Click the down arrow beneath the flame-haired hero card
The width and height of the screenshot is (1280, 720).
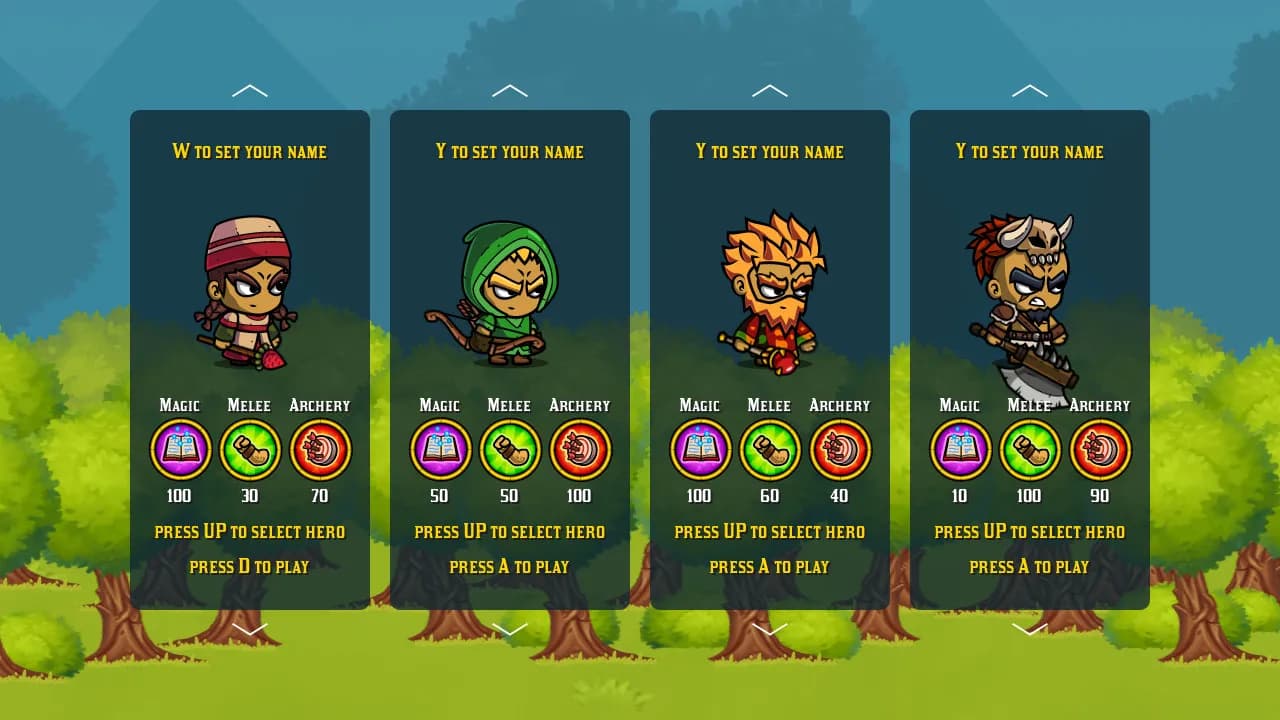click(x=769, y=629)
